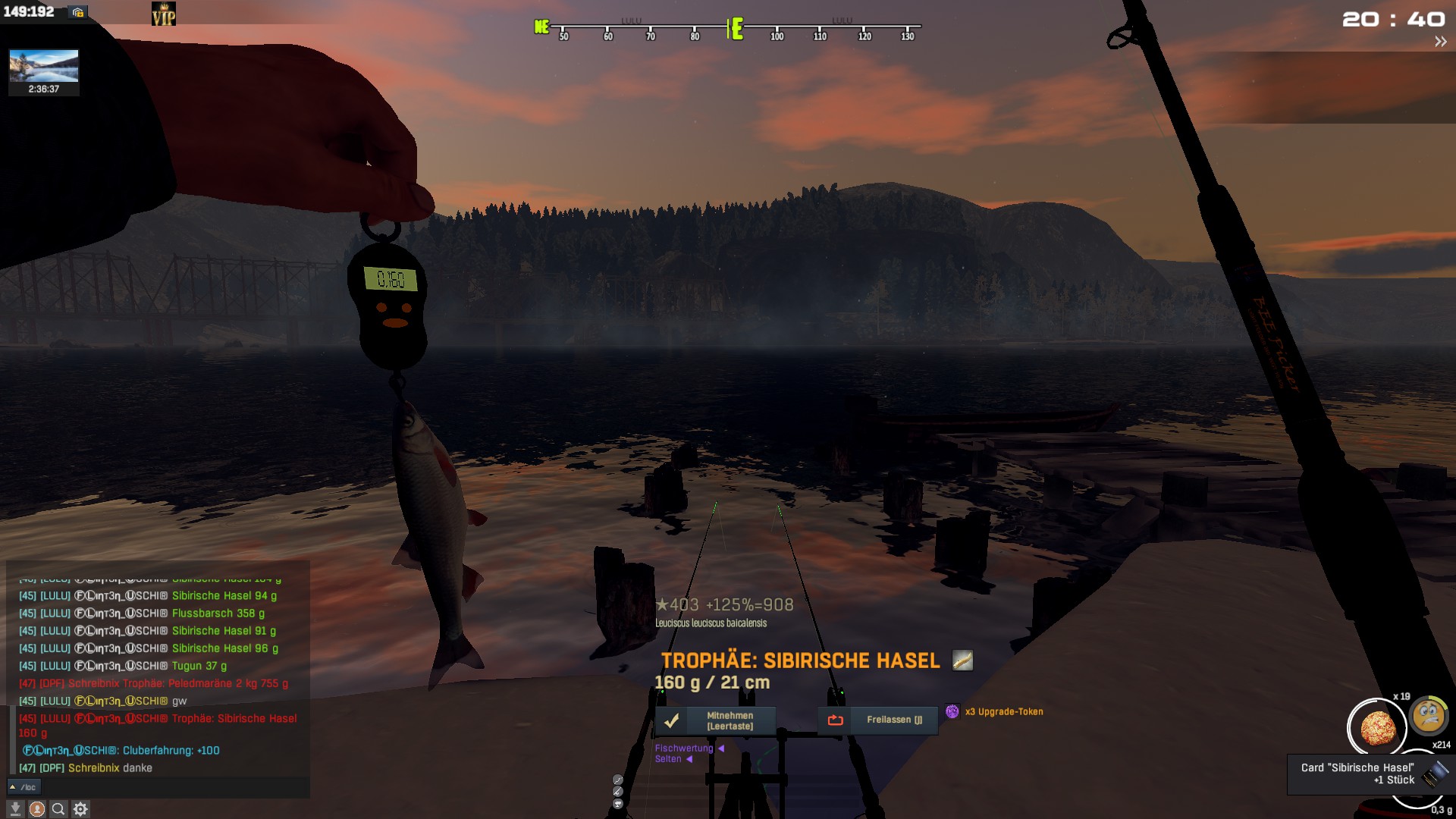Open the landscape thumbnail with the 2:36:37 timer
1456x819 pixels.
coord(44,72)
